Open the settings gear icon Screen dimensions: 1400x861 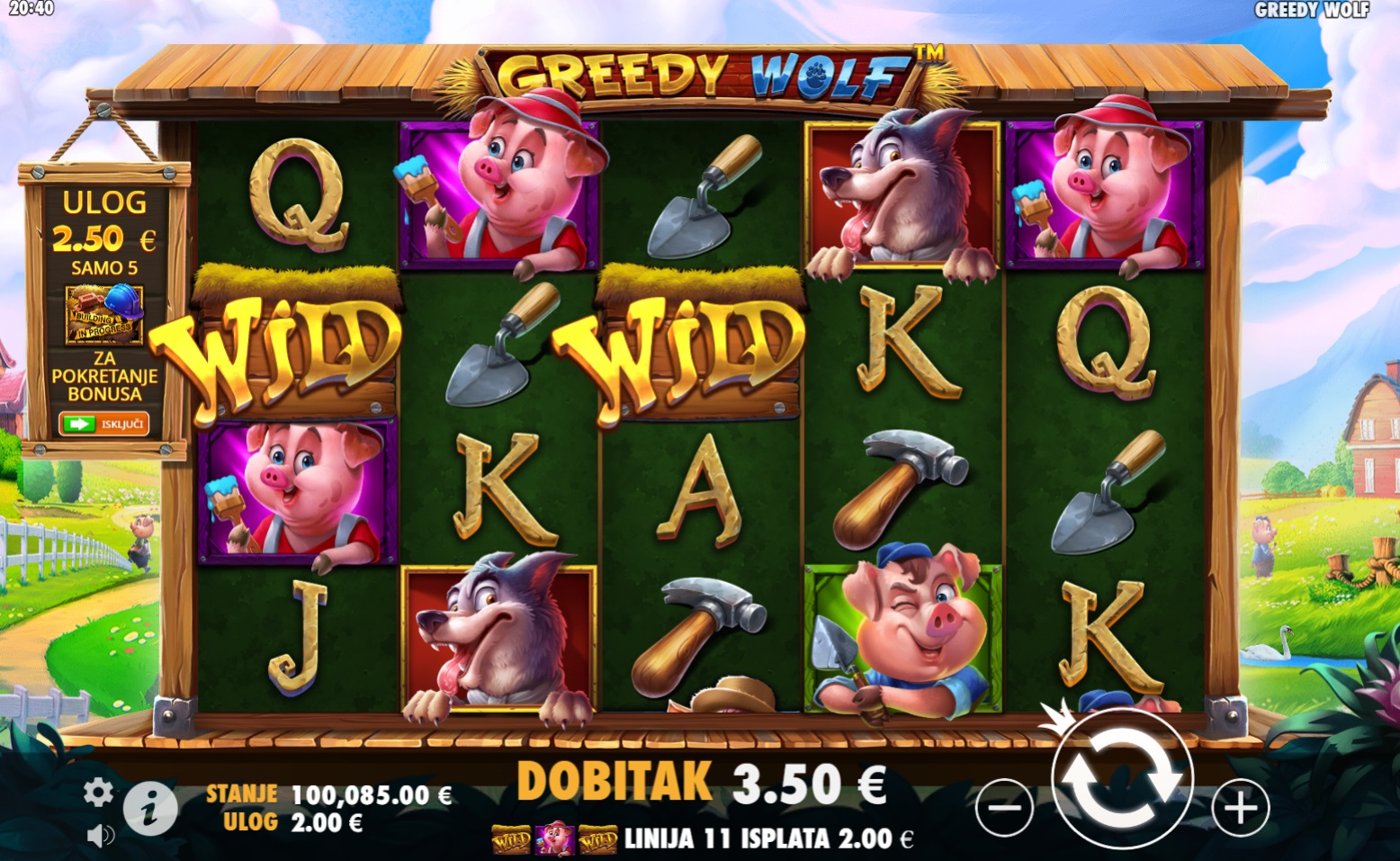pyautogui.click(x=98, y=793)
